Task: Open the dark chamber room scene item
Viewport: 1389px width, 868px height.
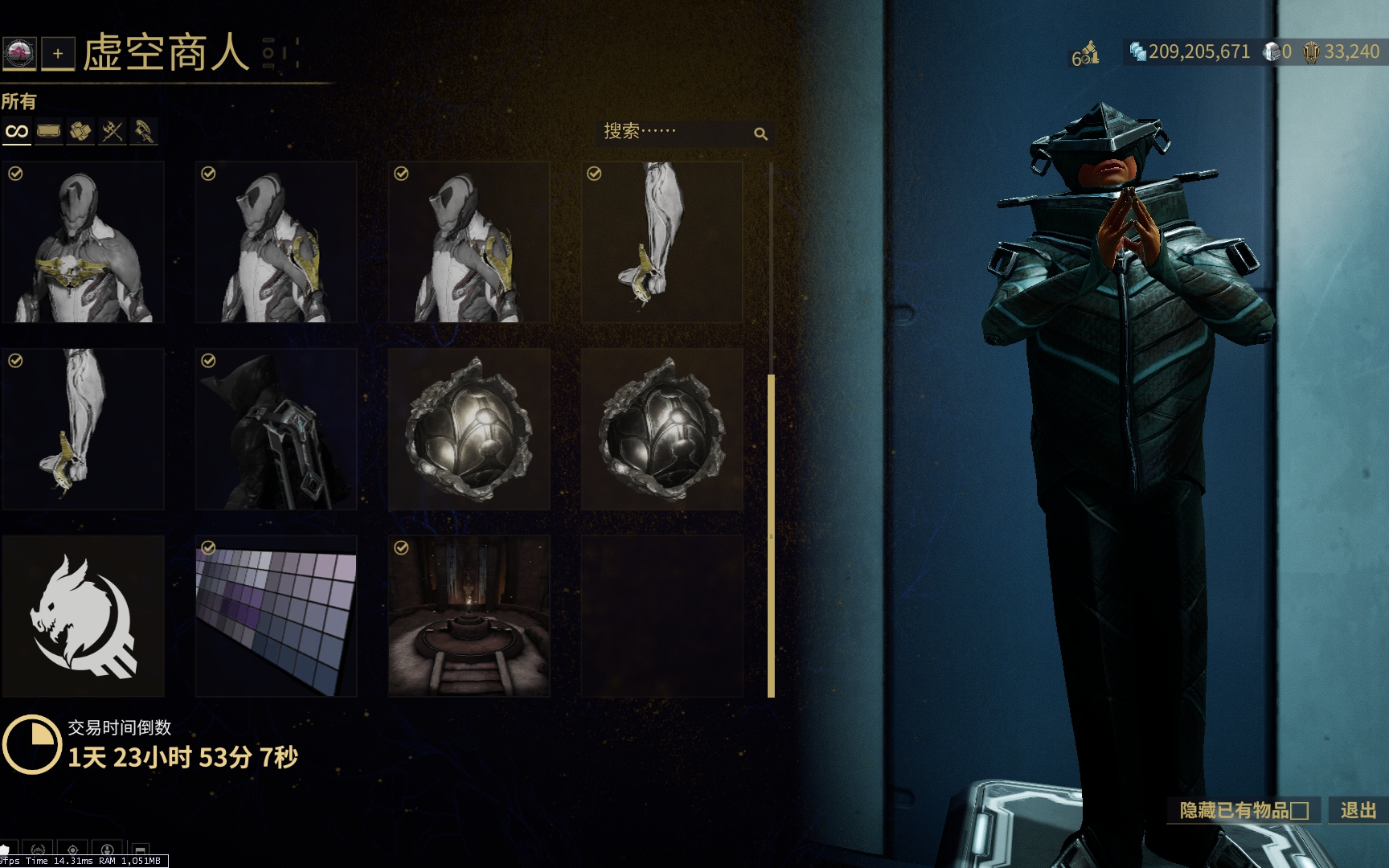Action: pyautogui.click(x=469, y=616)
